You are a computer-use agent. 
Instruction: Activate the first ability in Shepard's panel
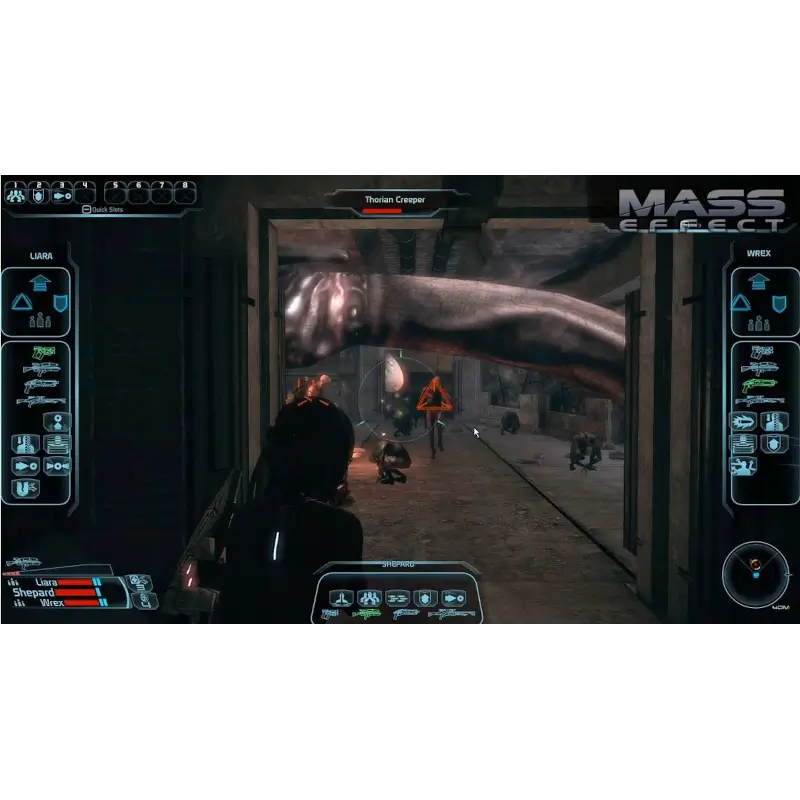click(341, 597)
